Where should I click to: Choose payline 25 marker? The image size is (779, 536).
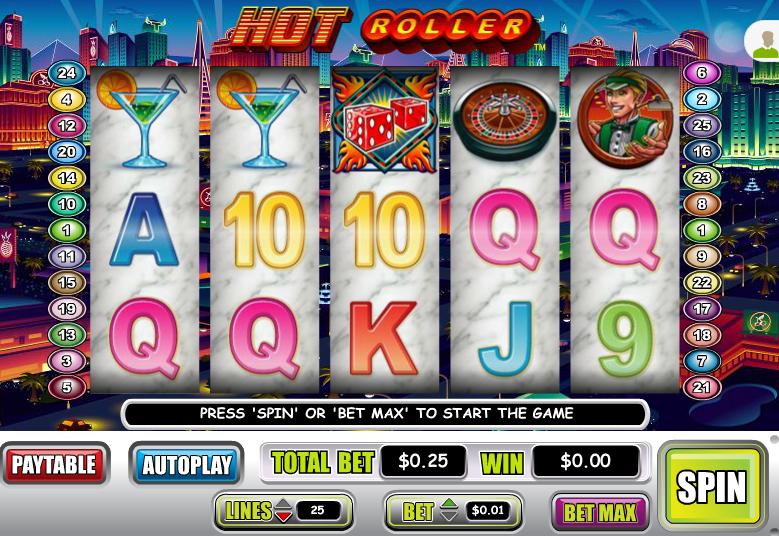coord(701,126)
